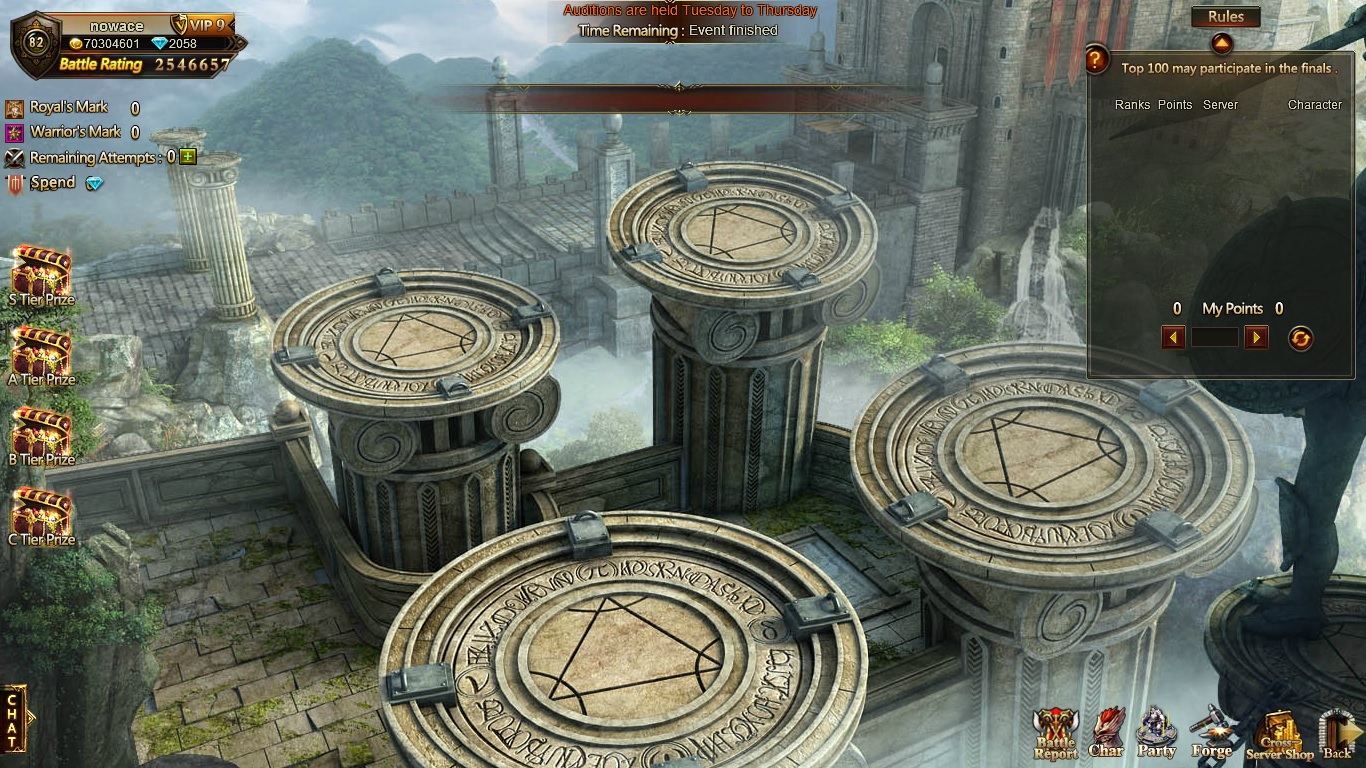Screen dimensions: 1366x768
Task: Open the Battle Report
Action: click(x=1055, y=735)
